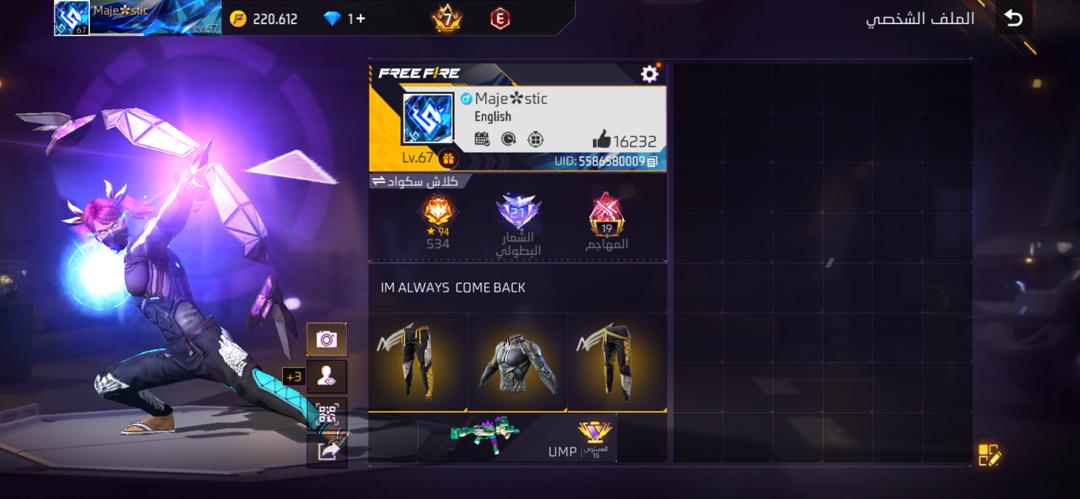Viewport: 1080px width, 499px height.
Task: Go back using the return arrow
Action: 1014,18
